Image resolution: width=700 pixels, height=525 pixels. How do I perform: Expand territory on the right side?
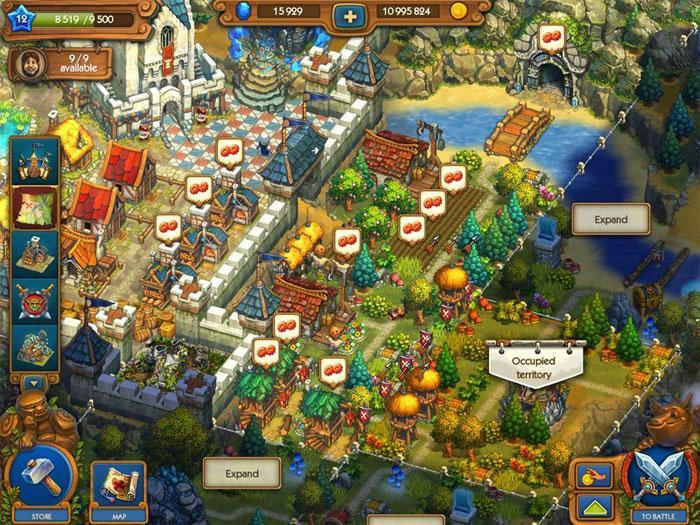coord(610,219)
